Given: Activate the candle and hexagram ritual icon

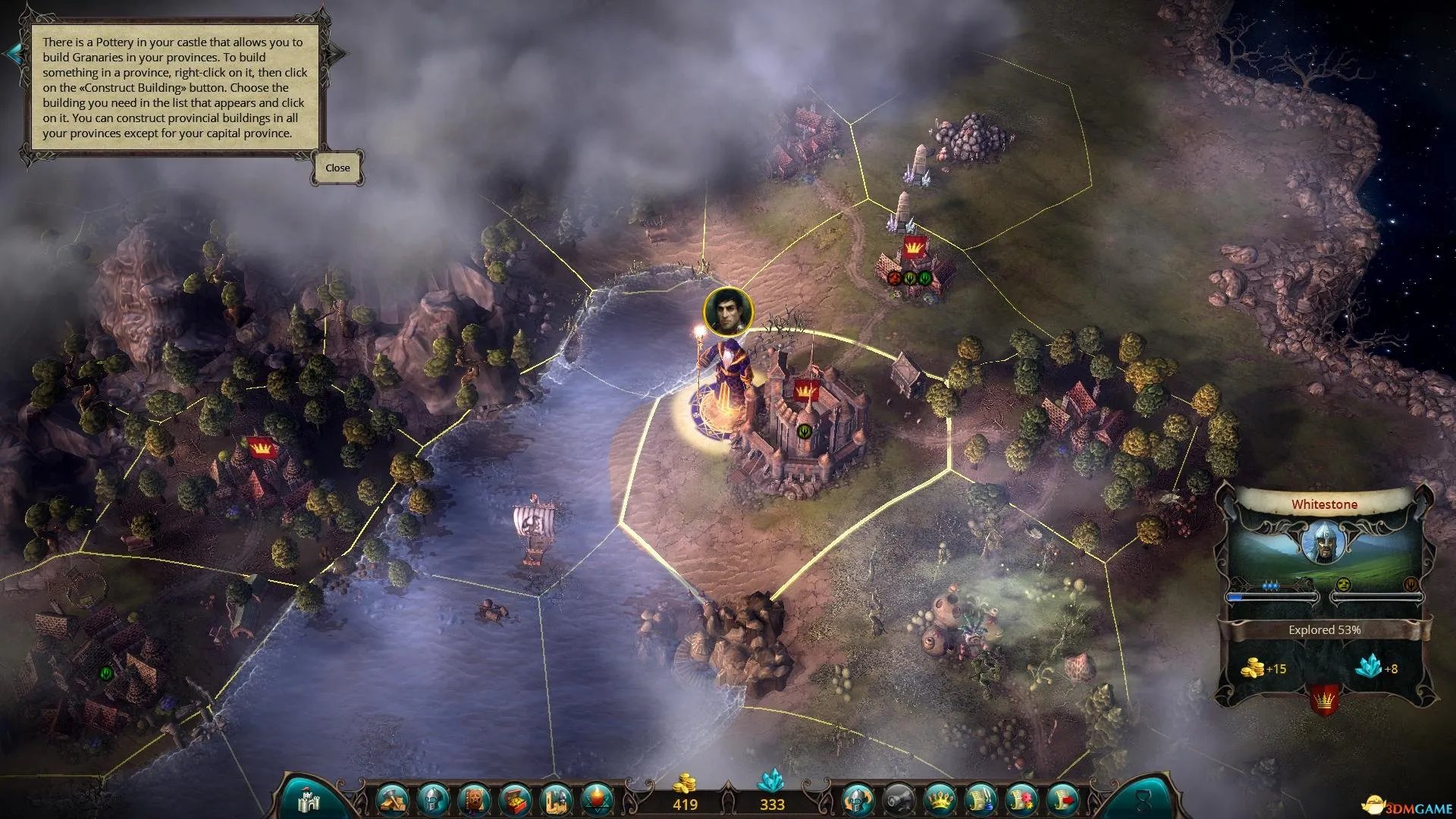Looking at the screenshot, I should tap(597, 799).
